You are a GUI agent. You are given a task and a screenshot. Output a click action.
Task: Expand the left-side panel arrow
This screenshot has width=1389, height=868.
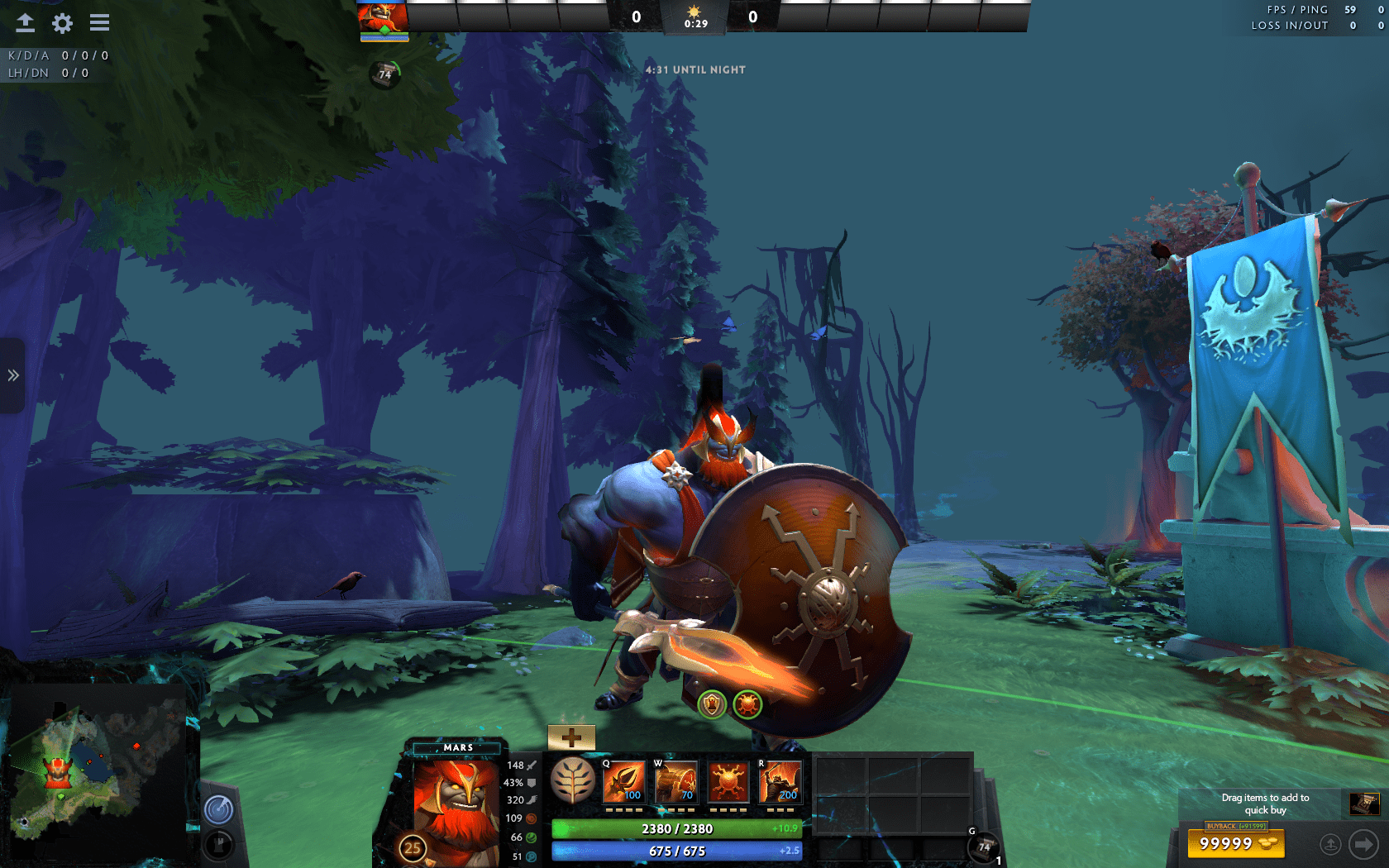[x=12, y=375]
